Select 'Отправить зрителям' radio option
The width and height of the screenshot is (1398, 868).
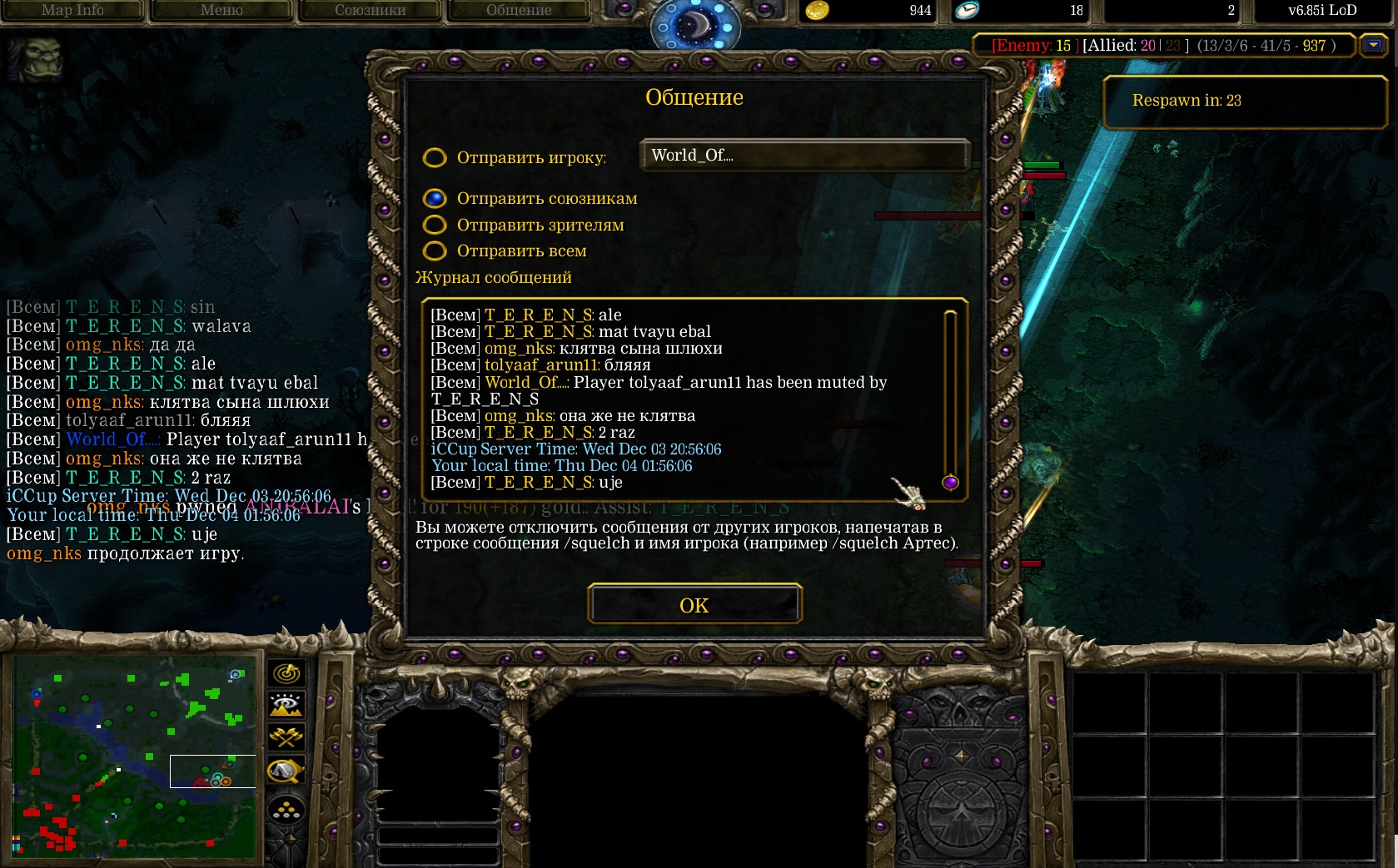click(435, 225)
